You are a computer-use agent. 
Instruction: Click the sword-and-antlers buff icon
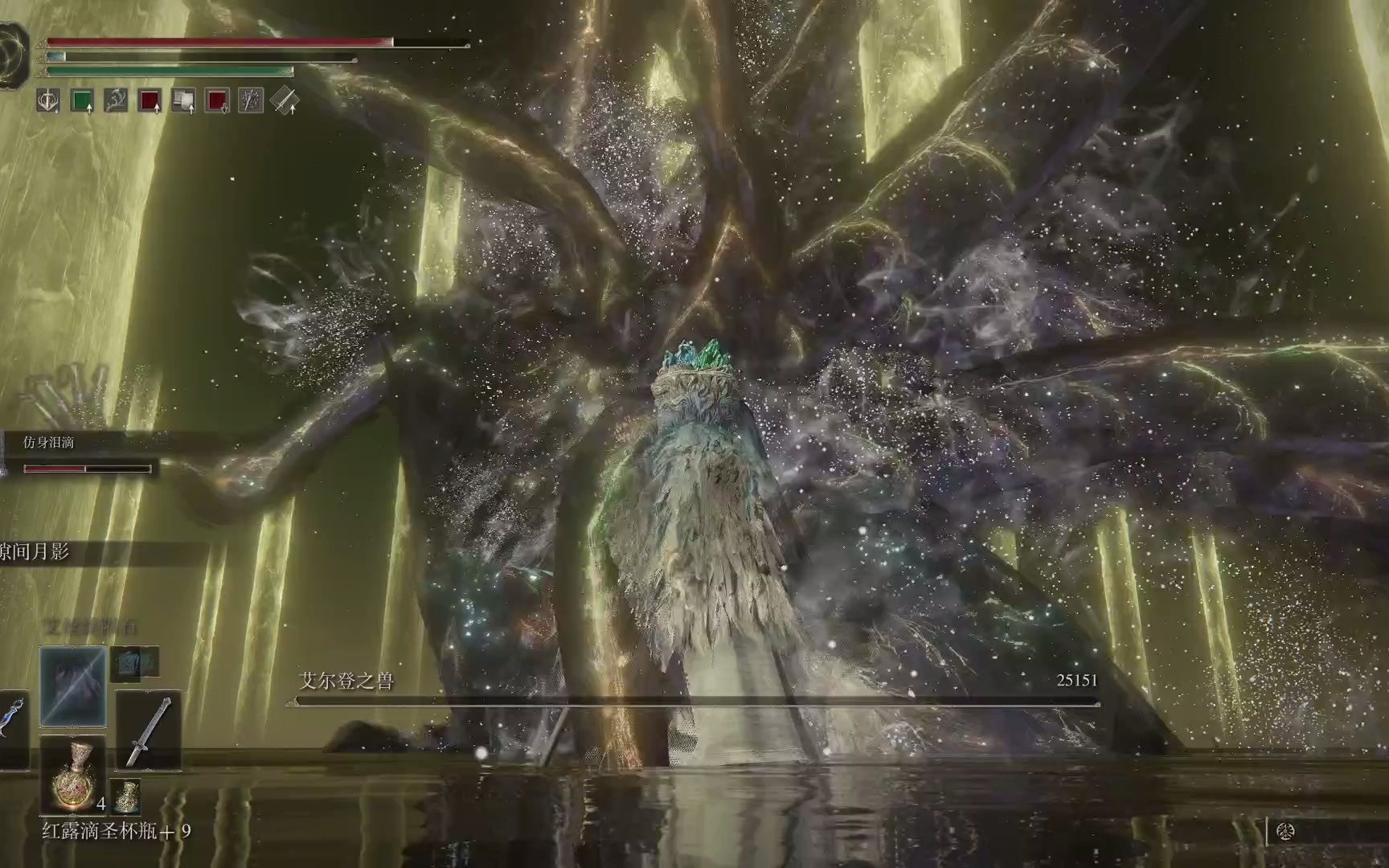[x=49, y=101]
